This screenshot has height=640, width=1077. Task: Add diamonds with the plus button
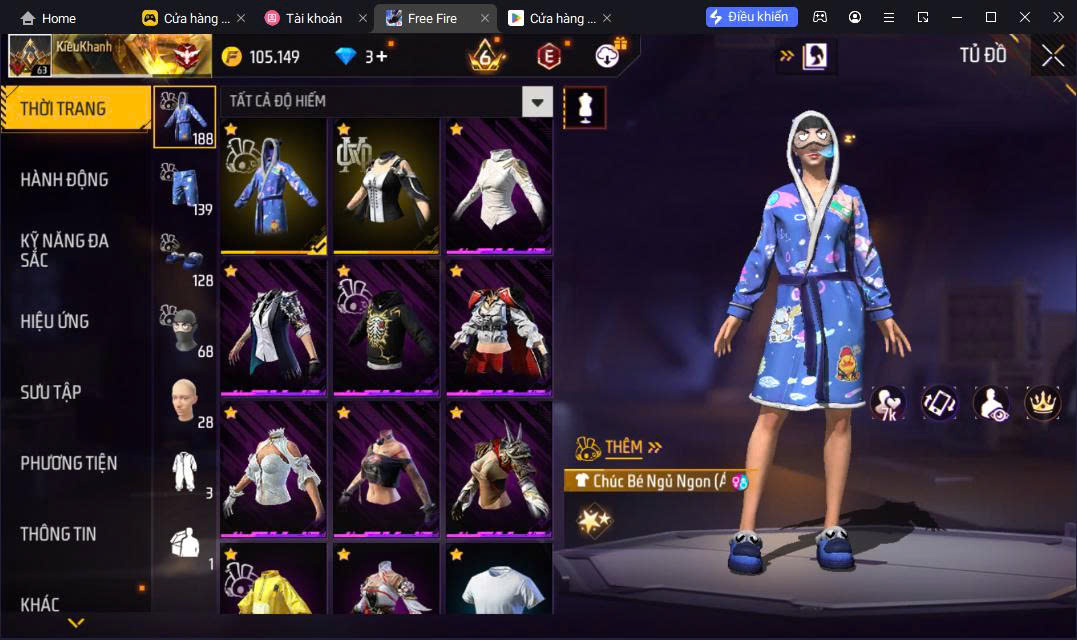[x=382, y=57]
